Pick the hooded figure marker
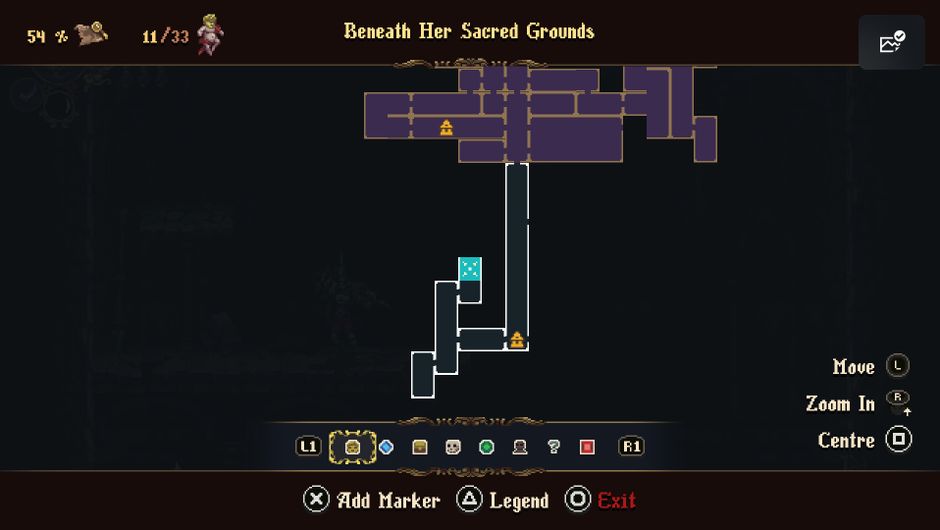 pos(520,447)
